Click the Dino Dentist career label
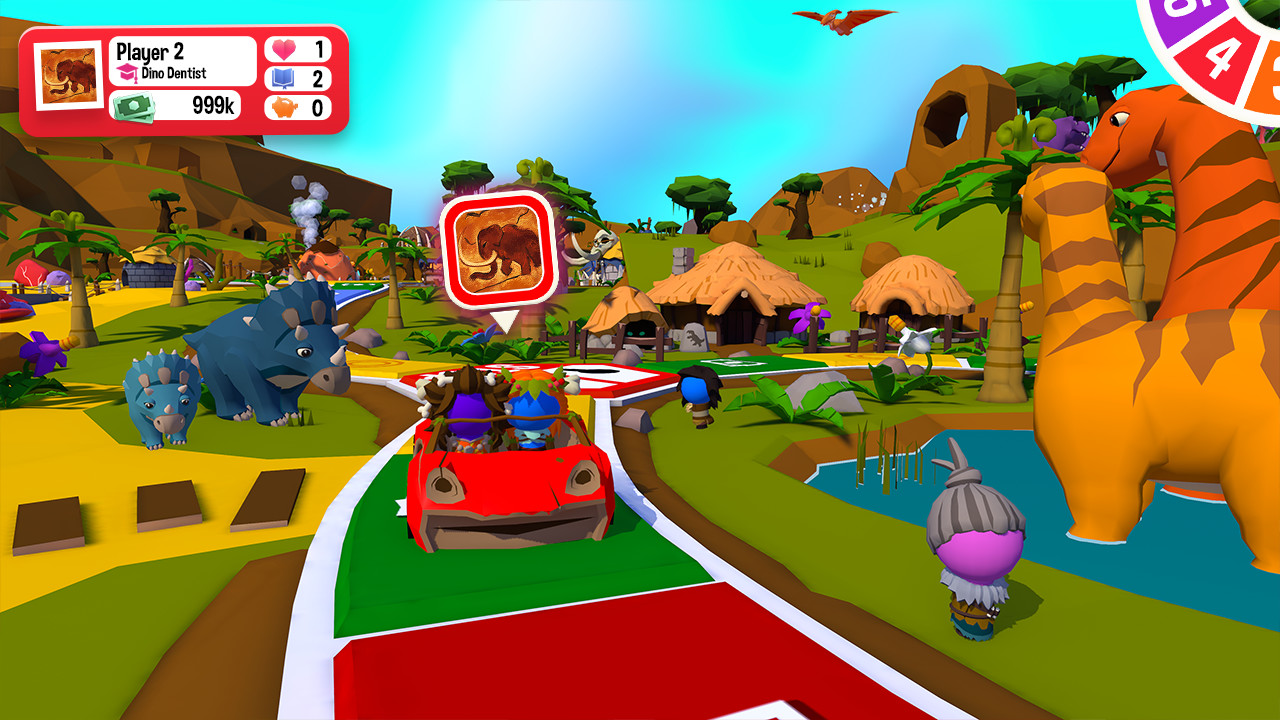This screenshot has width=1280, height=720. (176, 73)
